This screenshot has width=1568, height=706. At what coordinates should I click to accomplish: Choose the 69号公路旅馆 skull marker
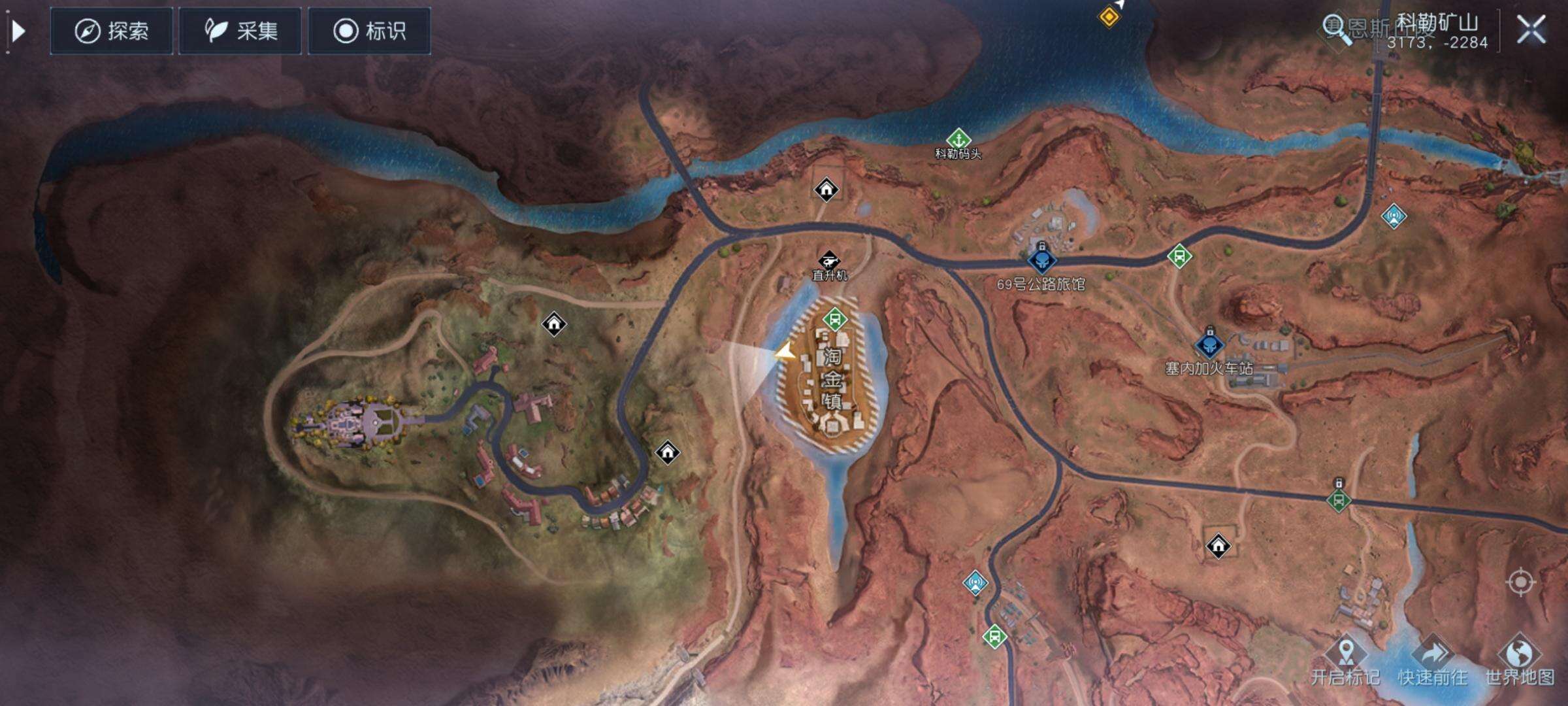tap(1041, 261)
